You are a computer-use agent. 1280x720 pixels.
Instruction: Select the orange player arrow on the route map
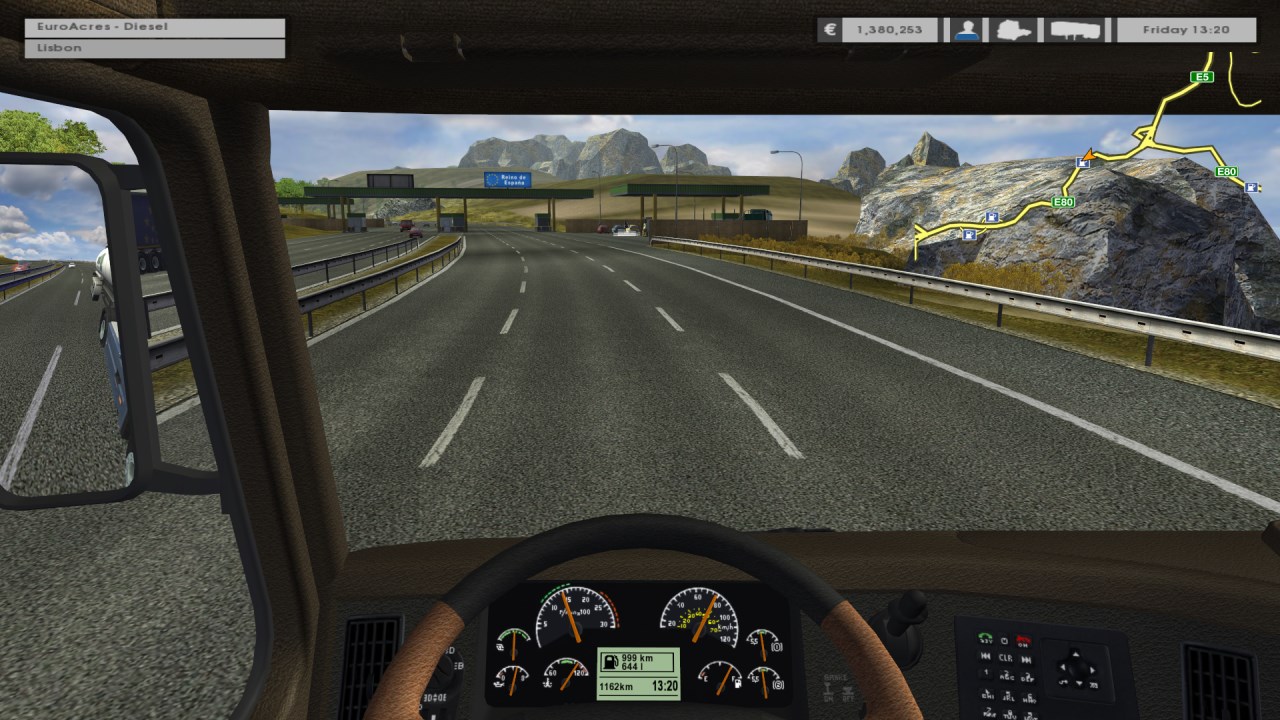pyautogui.click(x=1088, y=155)
